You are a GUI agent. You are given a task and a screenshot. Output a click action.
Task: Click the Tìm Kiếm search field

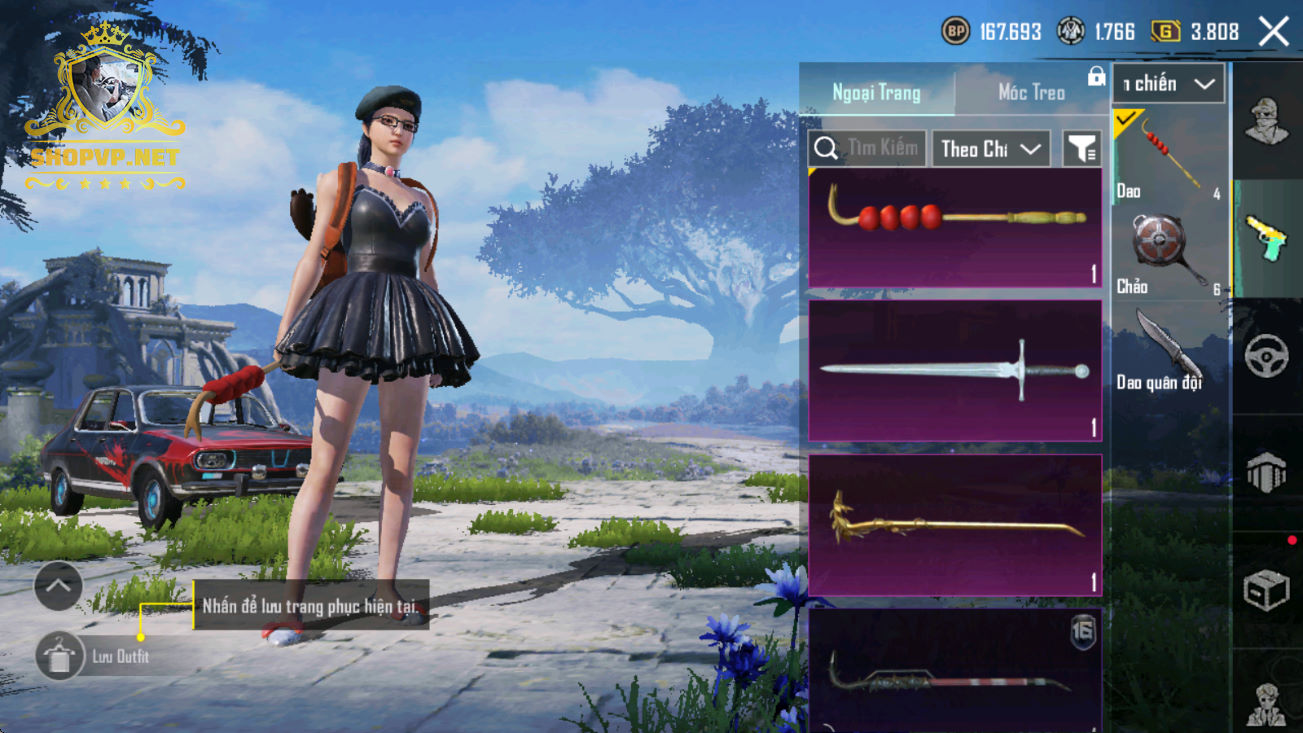coord(868,149)
